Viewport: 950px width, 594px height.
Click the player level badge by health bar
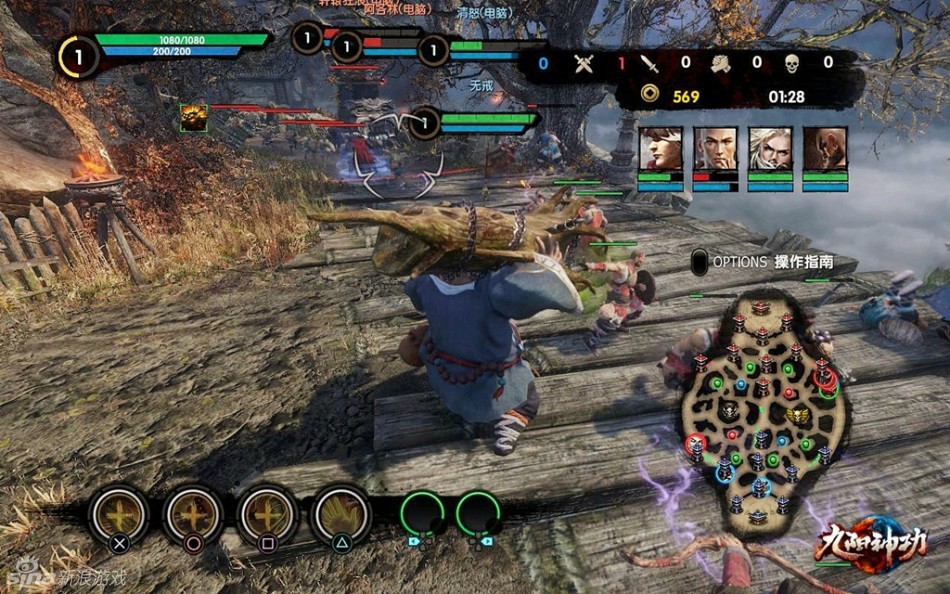tap(79, 55)
